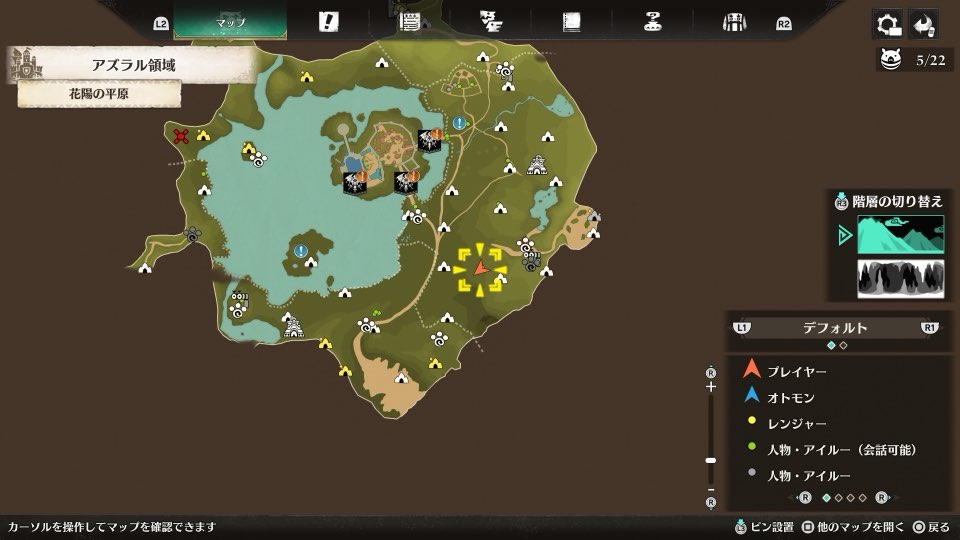Screen dimensions: 960x540
Task: Open the armor equipment tab
Action: pyautogui.click(x=735, y=22)
